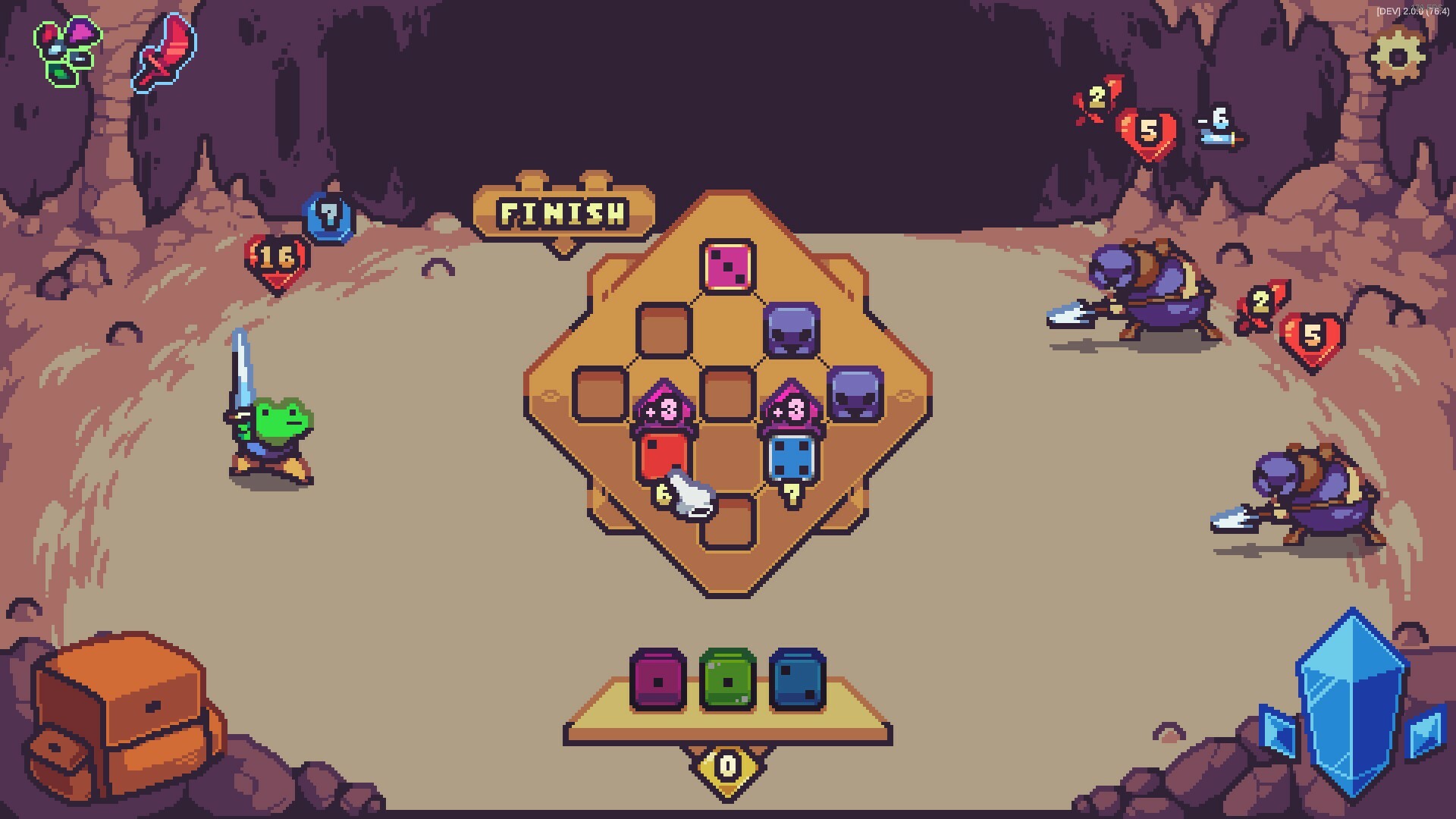Click the yellow 0 diamond counter
The height and width of the screenshot is (819, 1456).
click(x=726, y=766)
